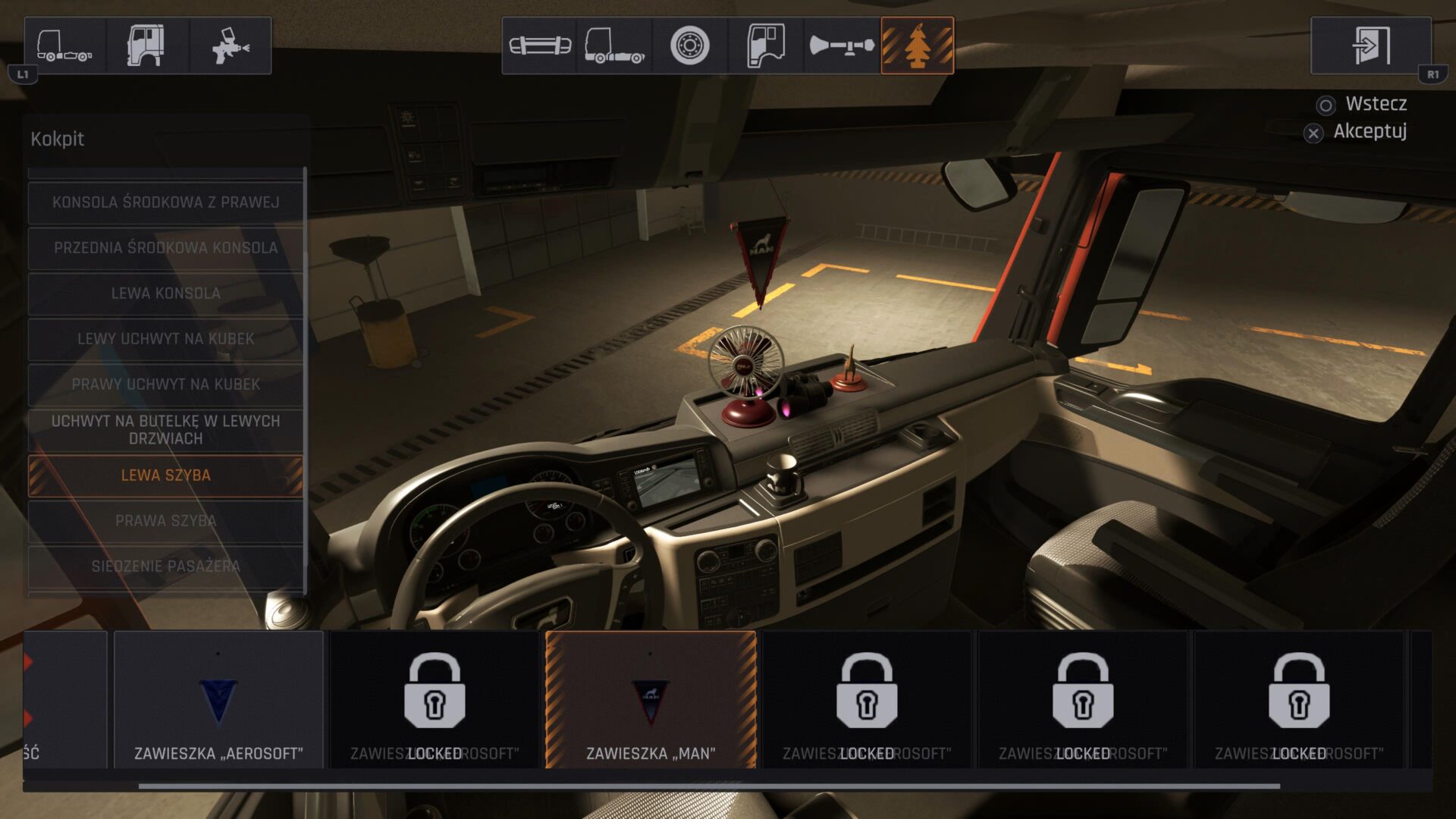
Task: Switch to the air horn subcategory
Action: pos(842,45)
